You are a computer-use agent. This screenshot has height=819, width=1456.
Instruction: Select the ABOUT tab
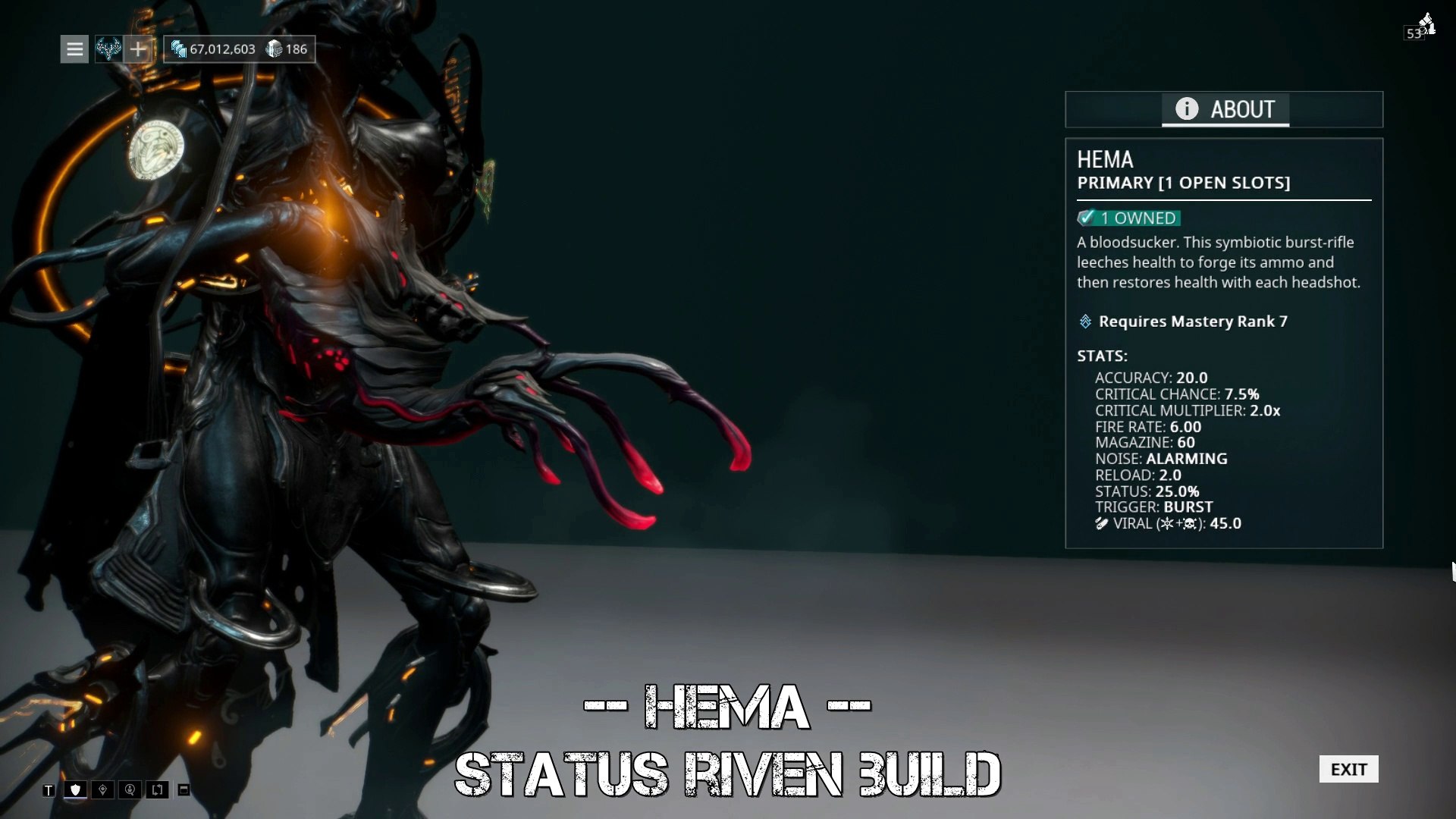tap(1225, 109)
